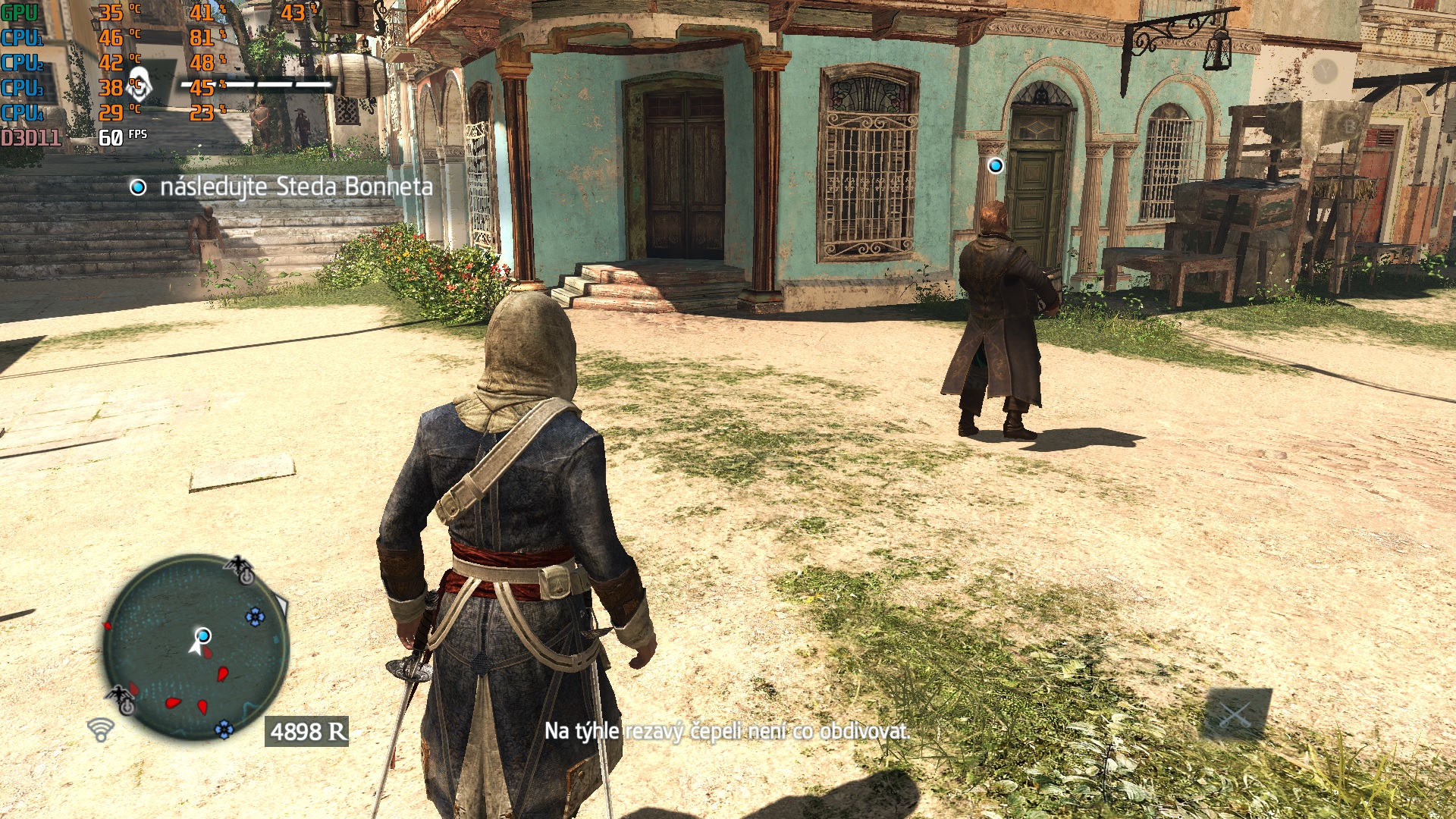Select the blue objective dot on the minimap

(x=203, y=635)
